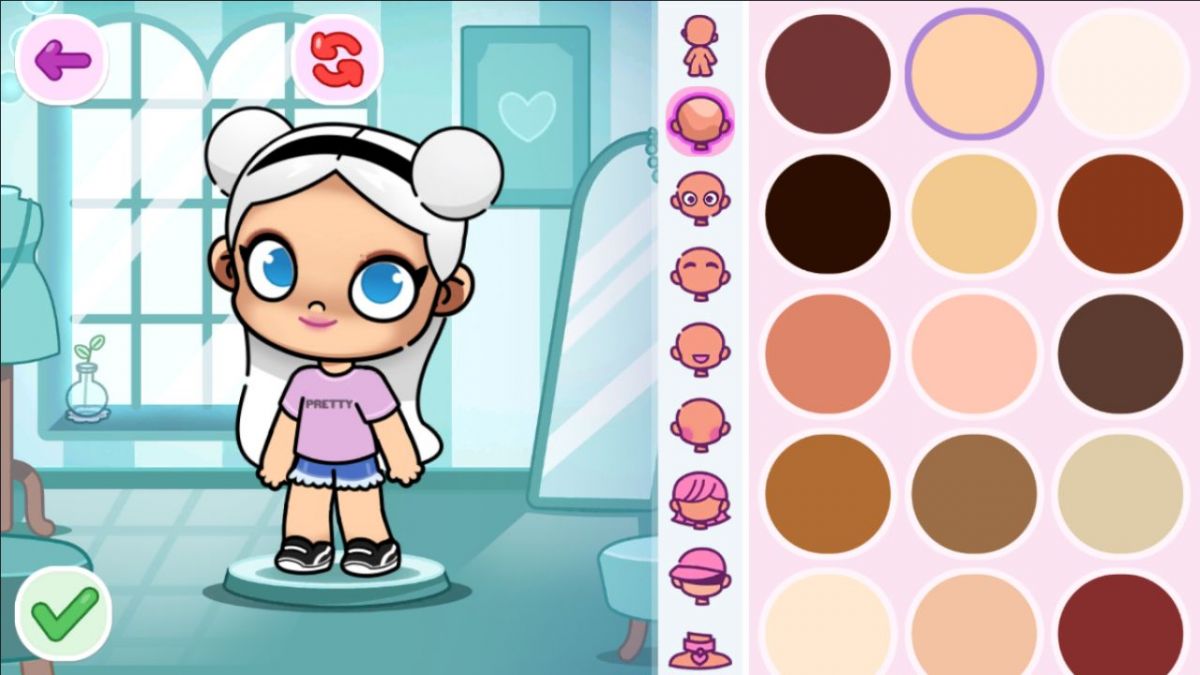Switch to the pink hair category tab
The image size is (1200, 675).
(x=700, y=499)
